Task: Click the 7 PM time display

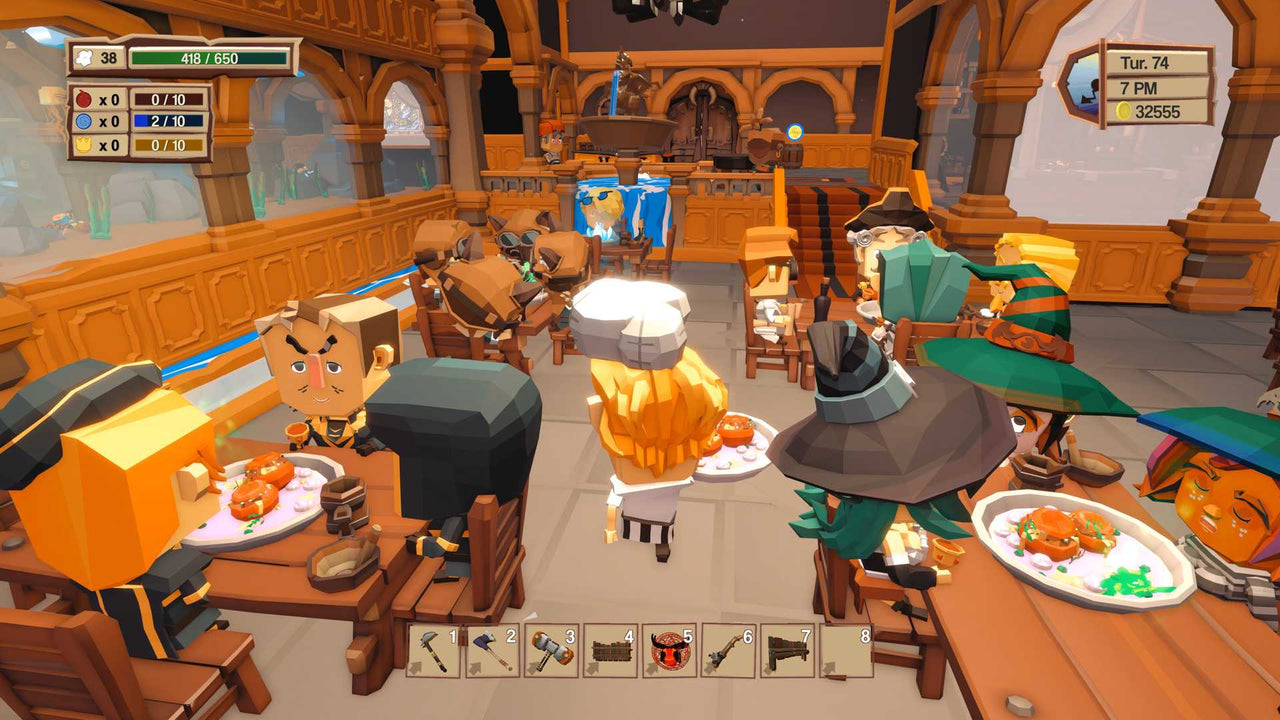Action: 1139,88
